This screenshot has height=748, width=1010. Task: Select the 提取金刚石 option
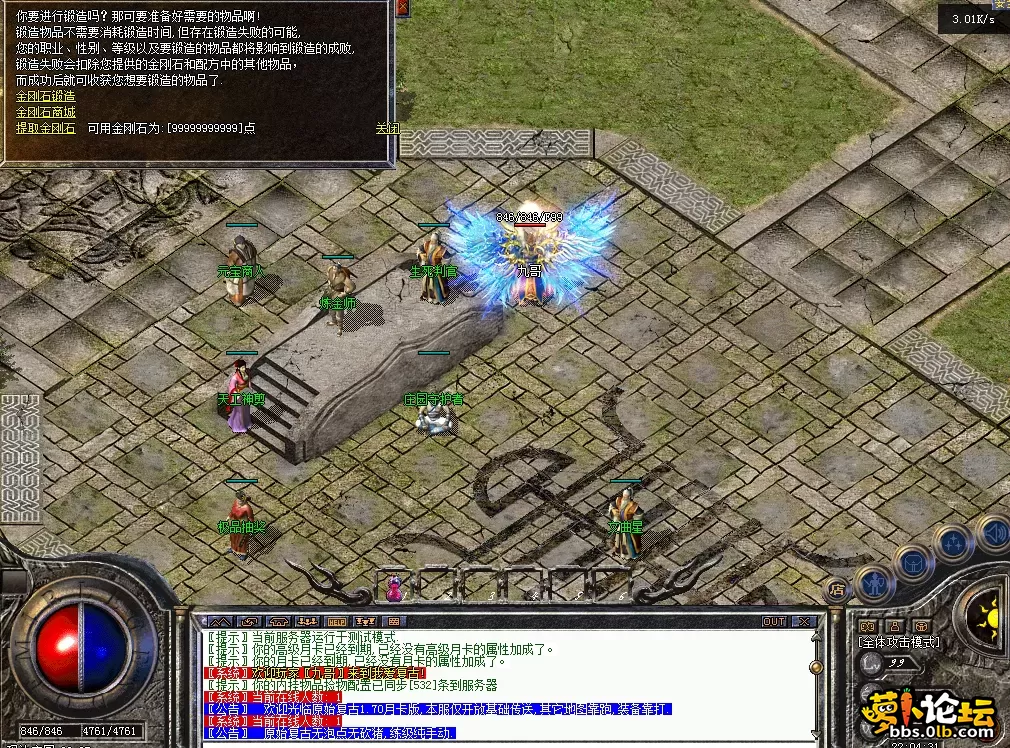[x=45, y=128]
